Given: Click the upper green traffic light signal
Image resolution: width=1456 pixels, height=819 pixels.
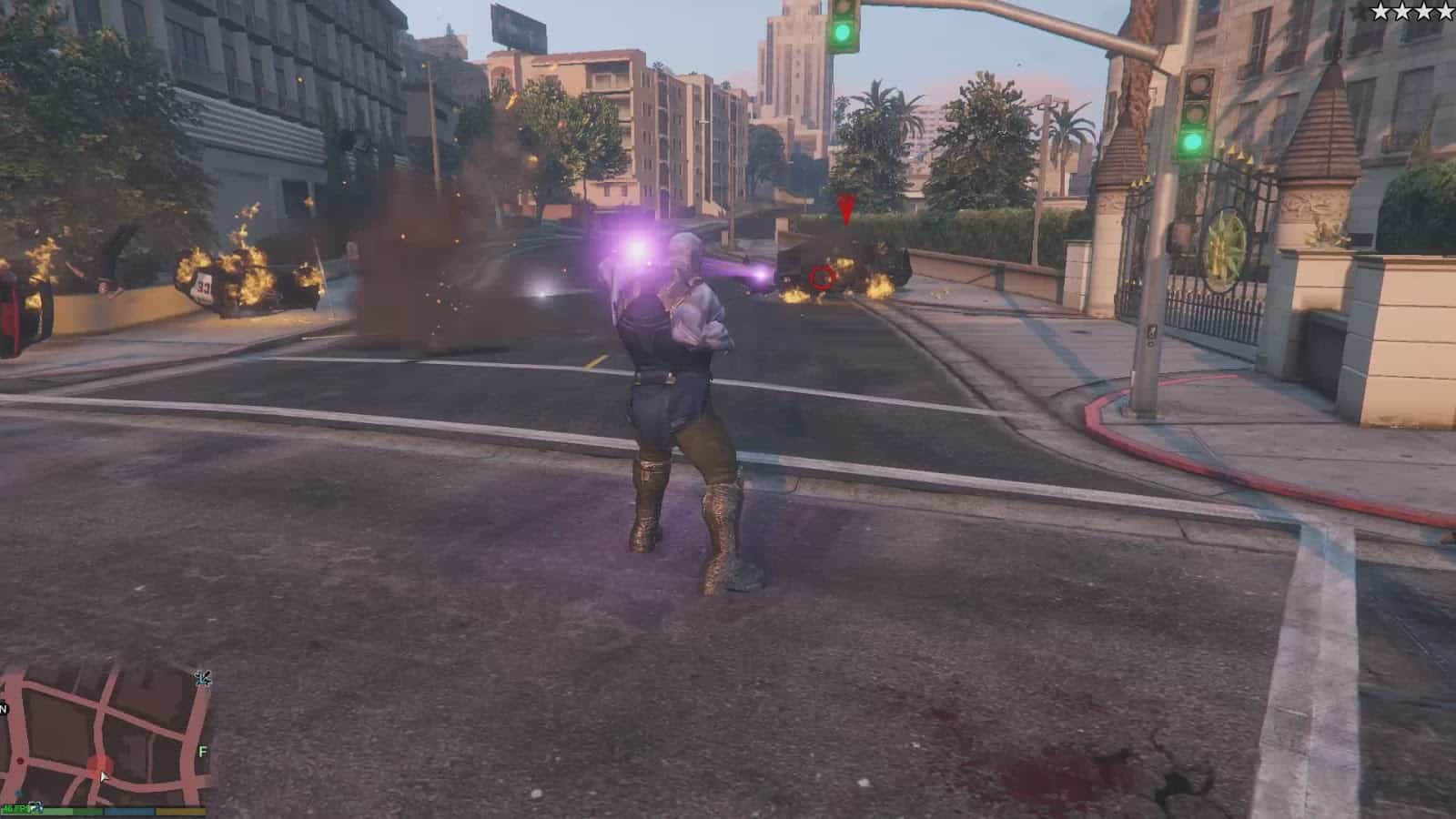Looking at the screenshot, I should (x=844, y=32).
